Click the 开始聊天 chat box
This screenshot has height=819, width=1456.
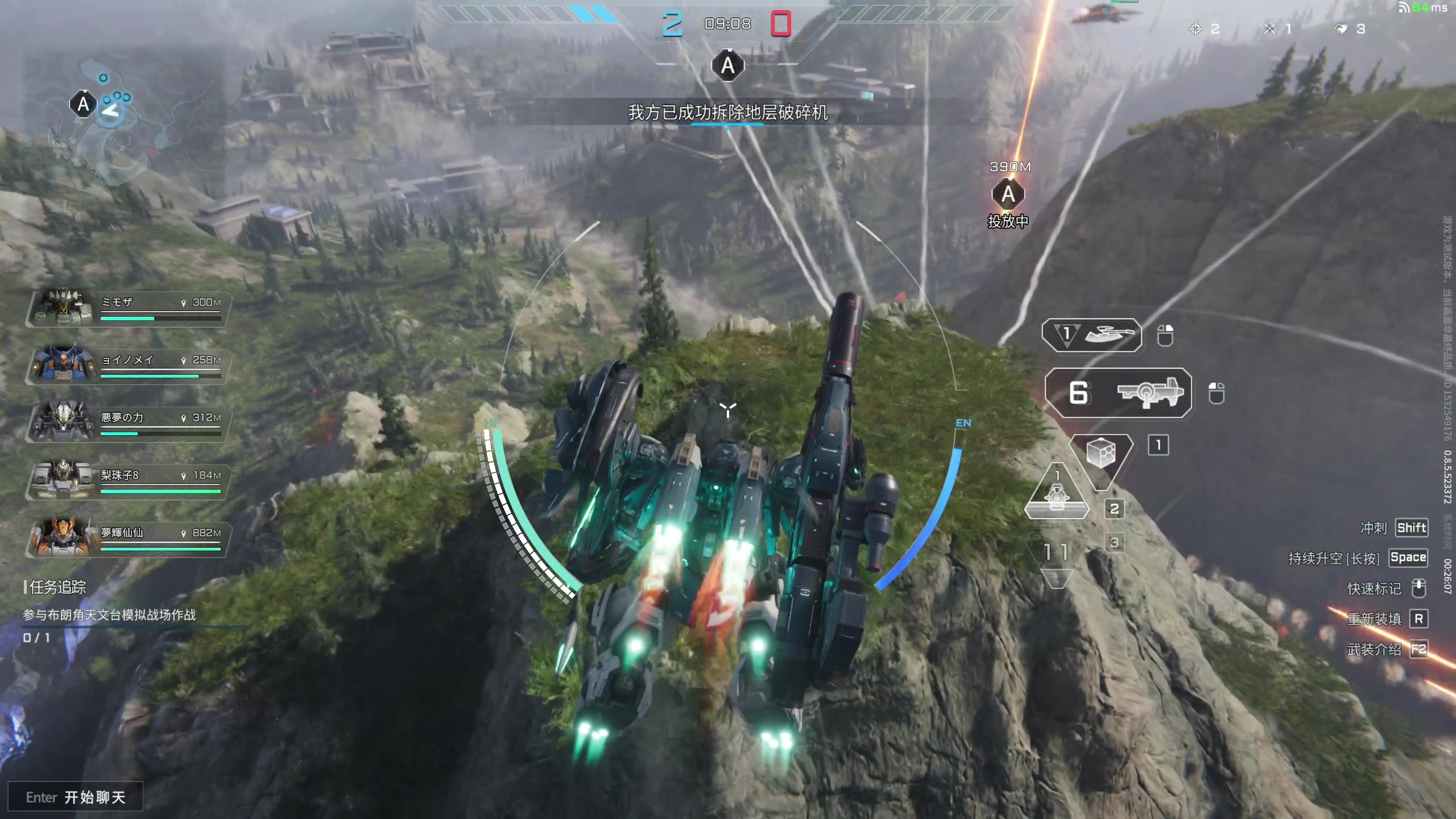(x=75, y=797)
